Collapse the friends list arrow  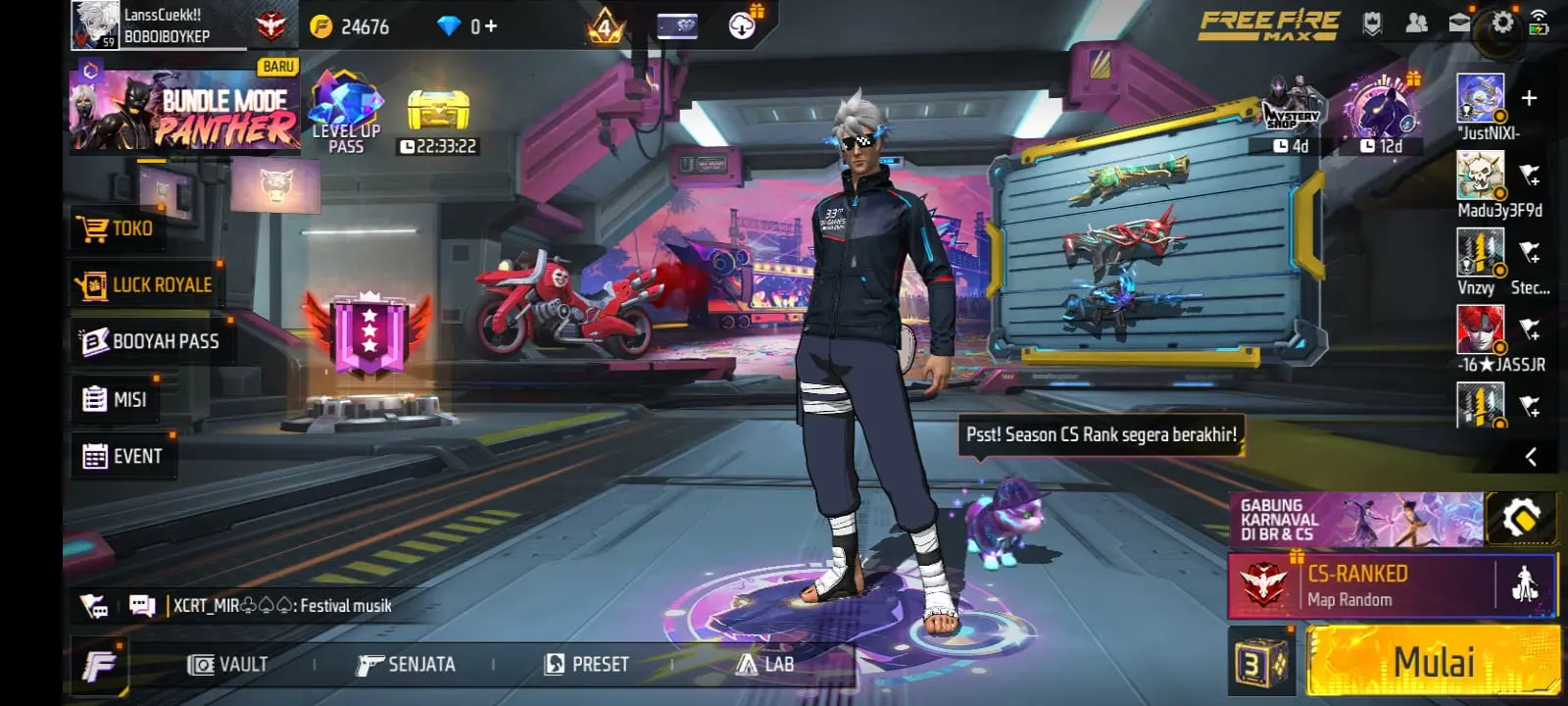pyautogui.click(x=1530, y=456)
